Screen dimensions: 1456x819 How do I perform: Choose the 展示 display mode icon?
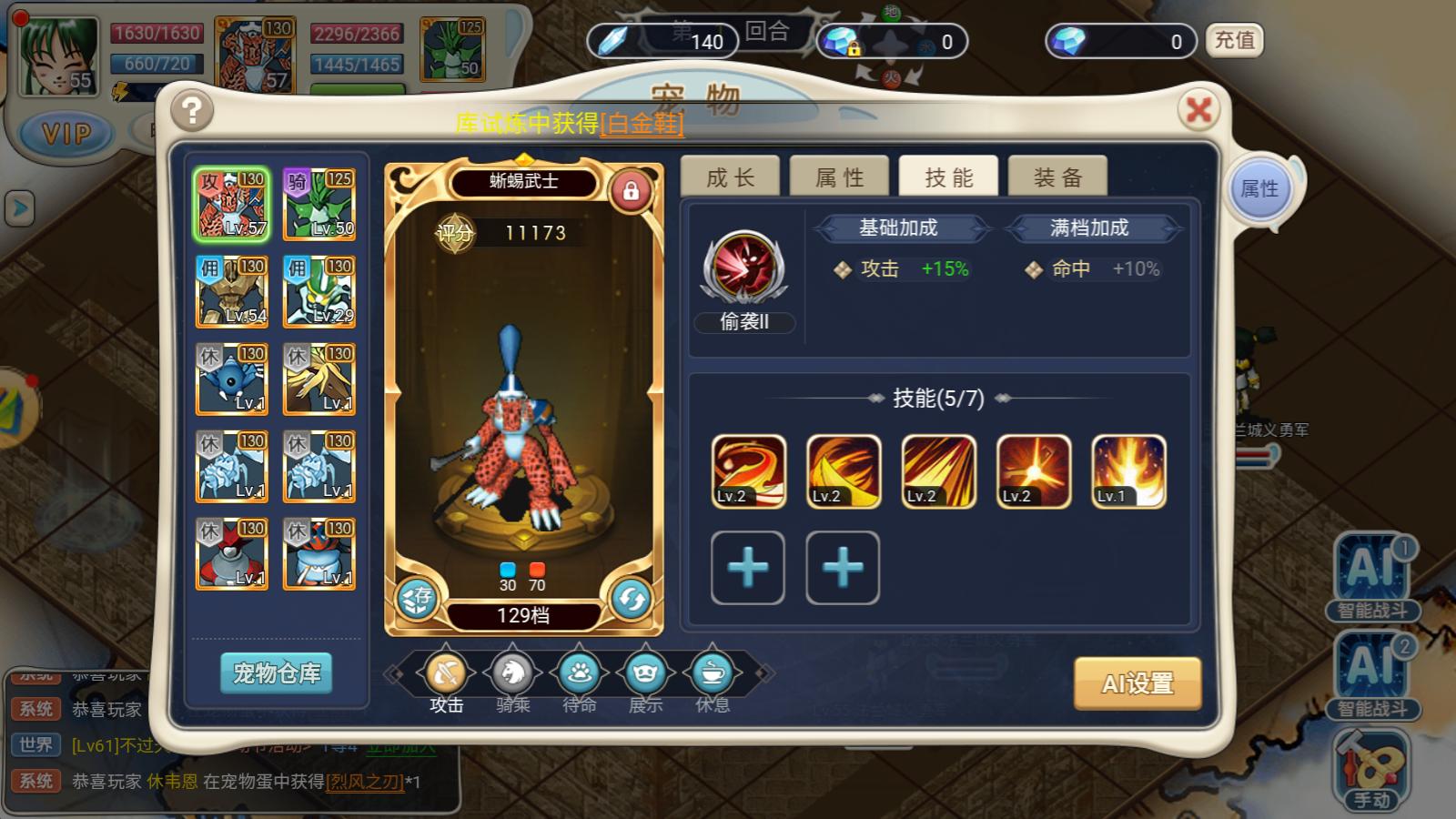click(648, 673)
